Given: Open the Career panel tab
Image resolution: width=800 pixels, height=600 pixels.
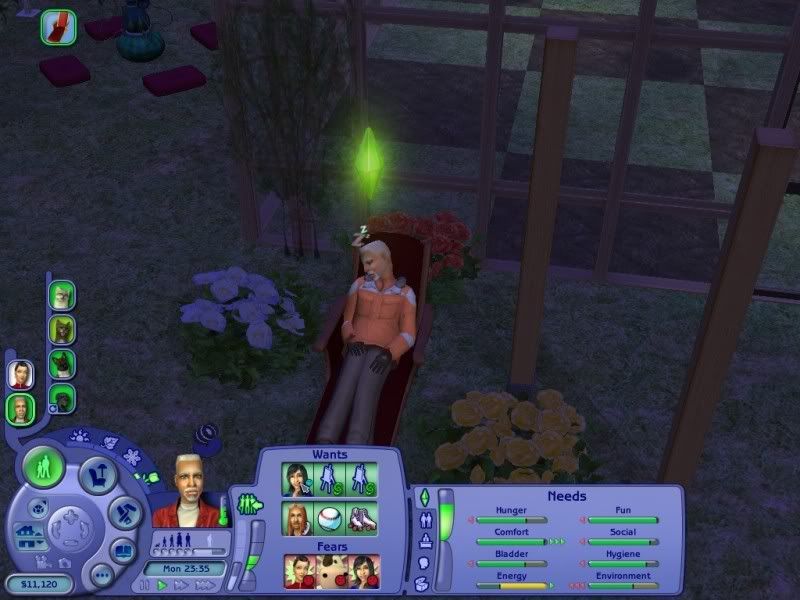Looking at the screenshot, I should (423, 542).
